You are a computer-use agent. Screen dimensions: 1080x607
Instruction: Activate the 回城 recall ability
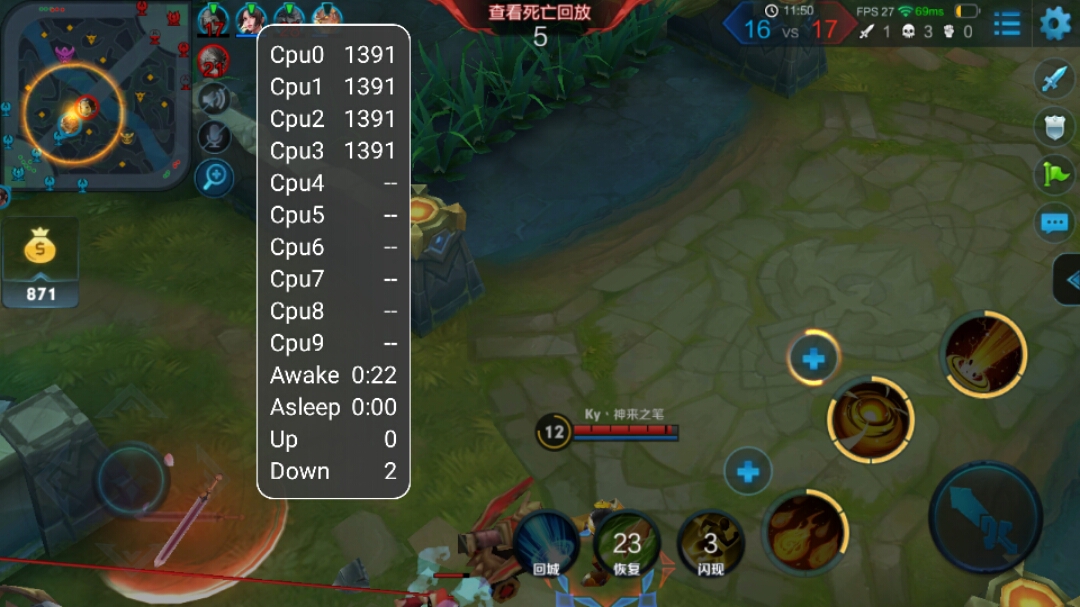548,543
